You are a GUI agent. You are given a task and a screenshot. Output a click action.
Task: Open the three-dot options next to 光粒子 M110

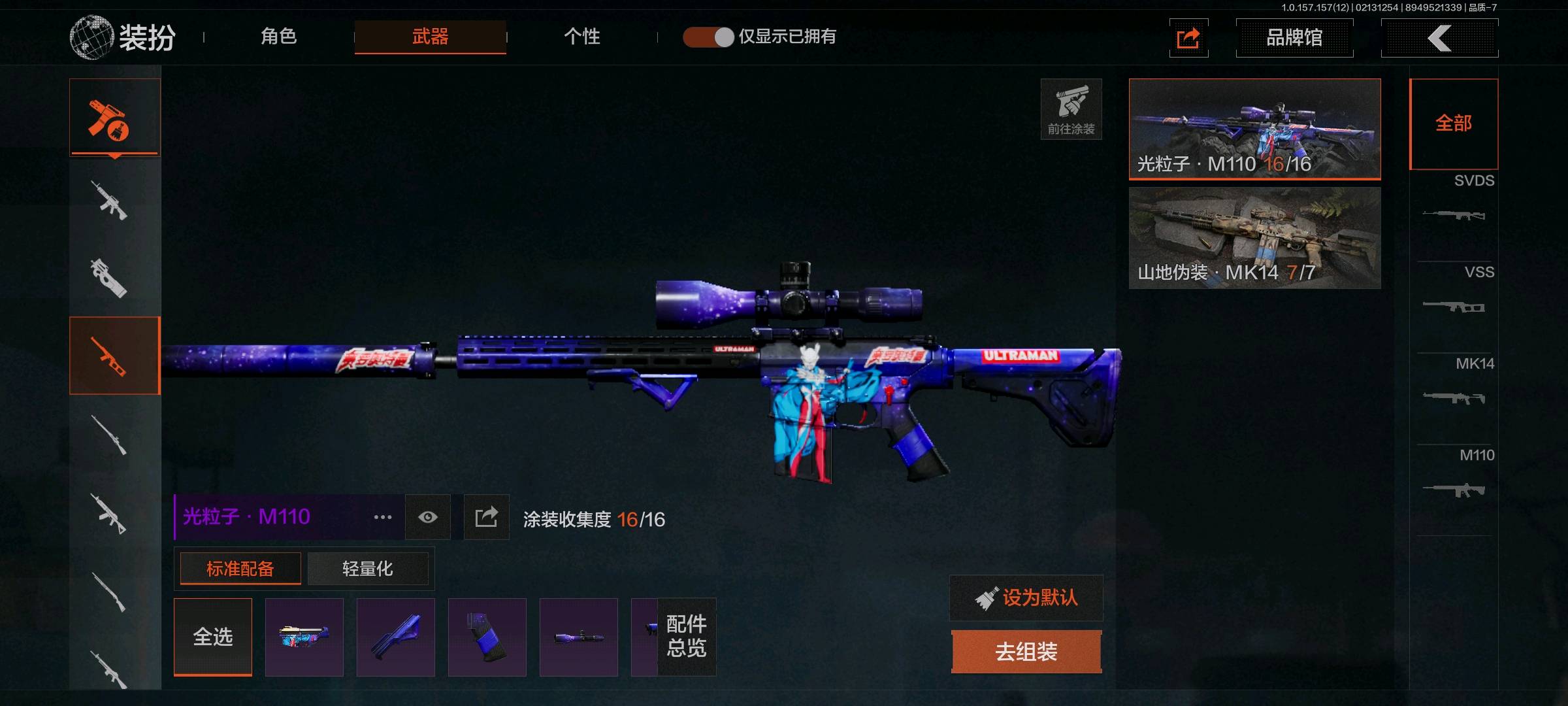(x=383, y=517)
